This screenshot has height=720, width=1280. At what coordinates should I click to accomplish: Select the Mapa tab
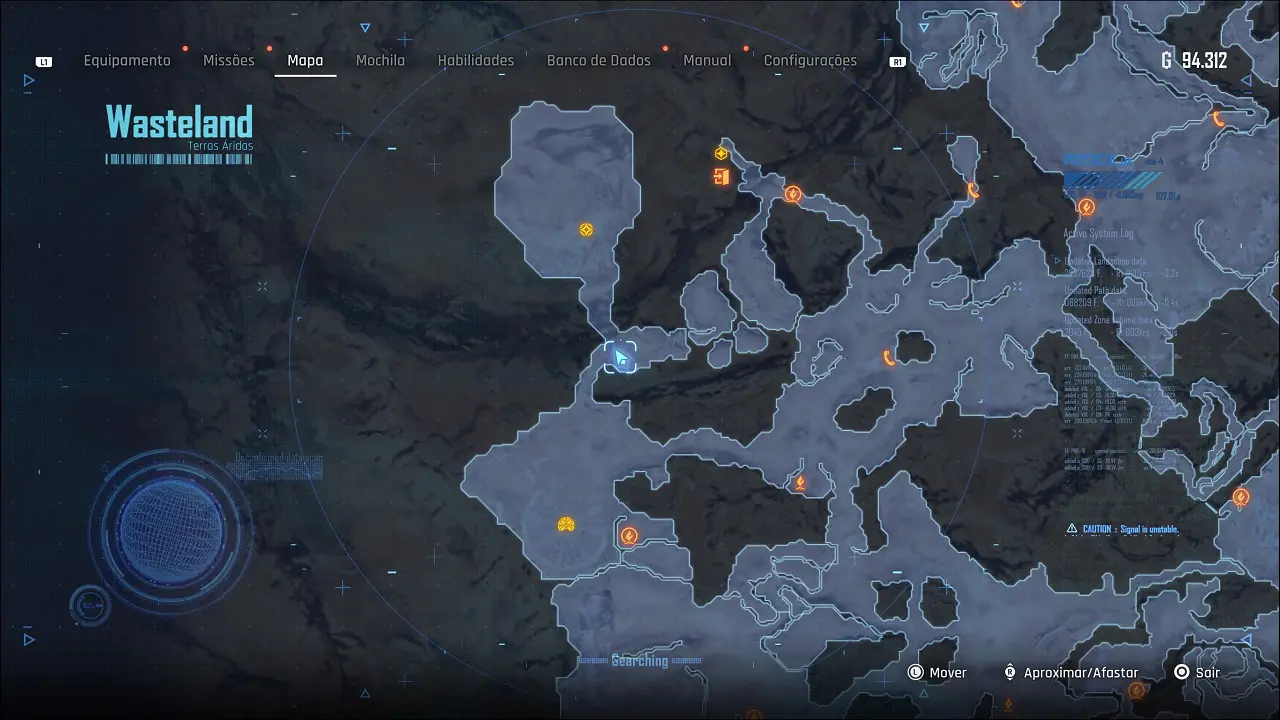pyautogui.click(x=305, y=61)
